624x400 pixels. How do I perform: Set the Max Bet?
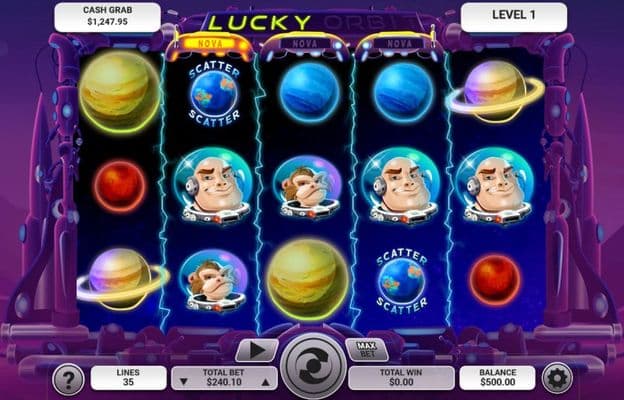[366, 350]
